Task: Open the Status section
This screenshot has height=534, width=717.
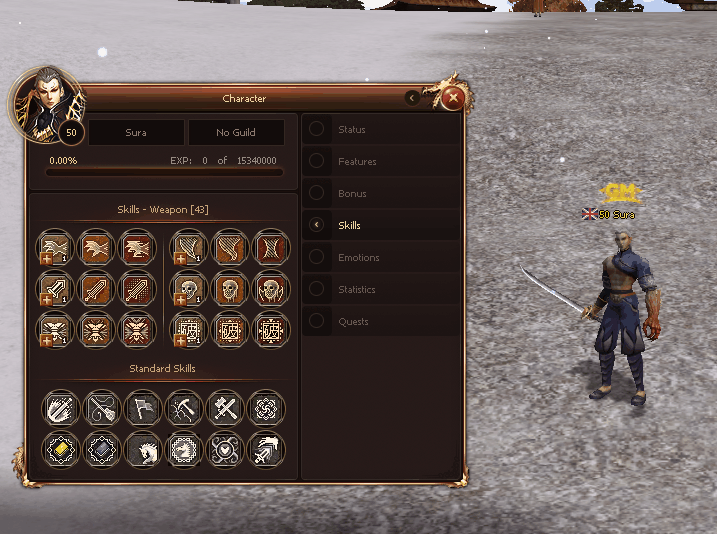Action: (x=351, y=129)
